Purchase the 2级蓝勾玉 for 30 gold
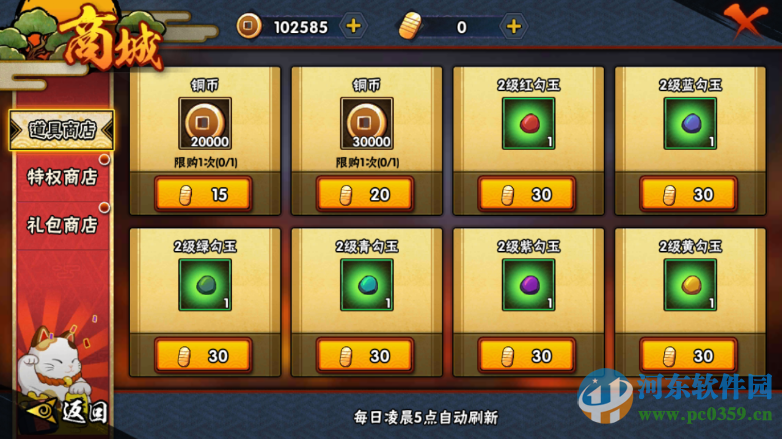 click(689, 194)
